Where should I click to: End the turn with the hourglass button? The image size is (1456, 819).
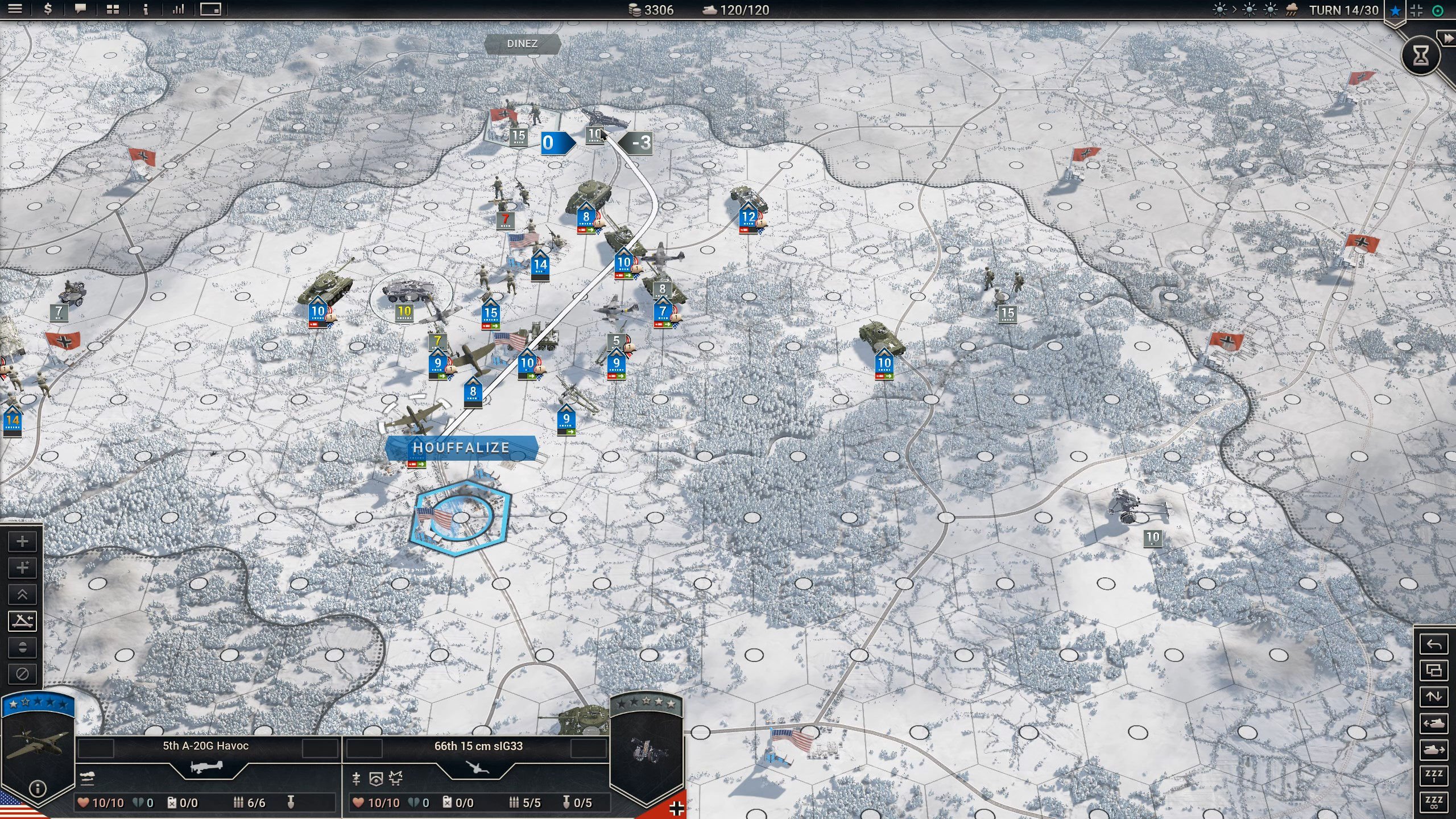pyautogui.click(x=1420, y=55)
